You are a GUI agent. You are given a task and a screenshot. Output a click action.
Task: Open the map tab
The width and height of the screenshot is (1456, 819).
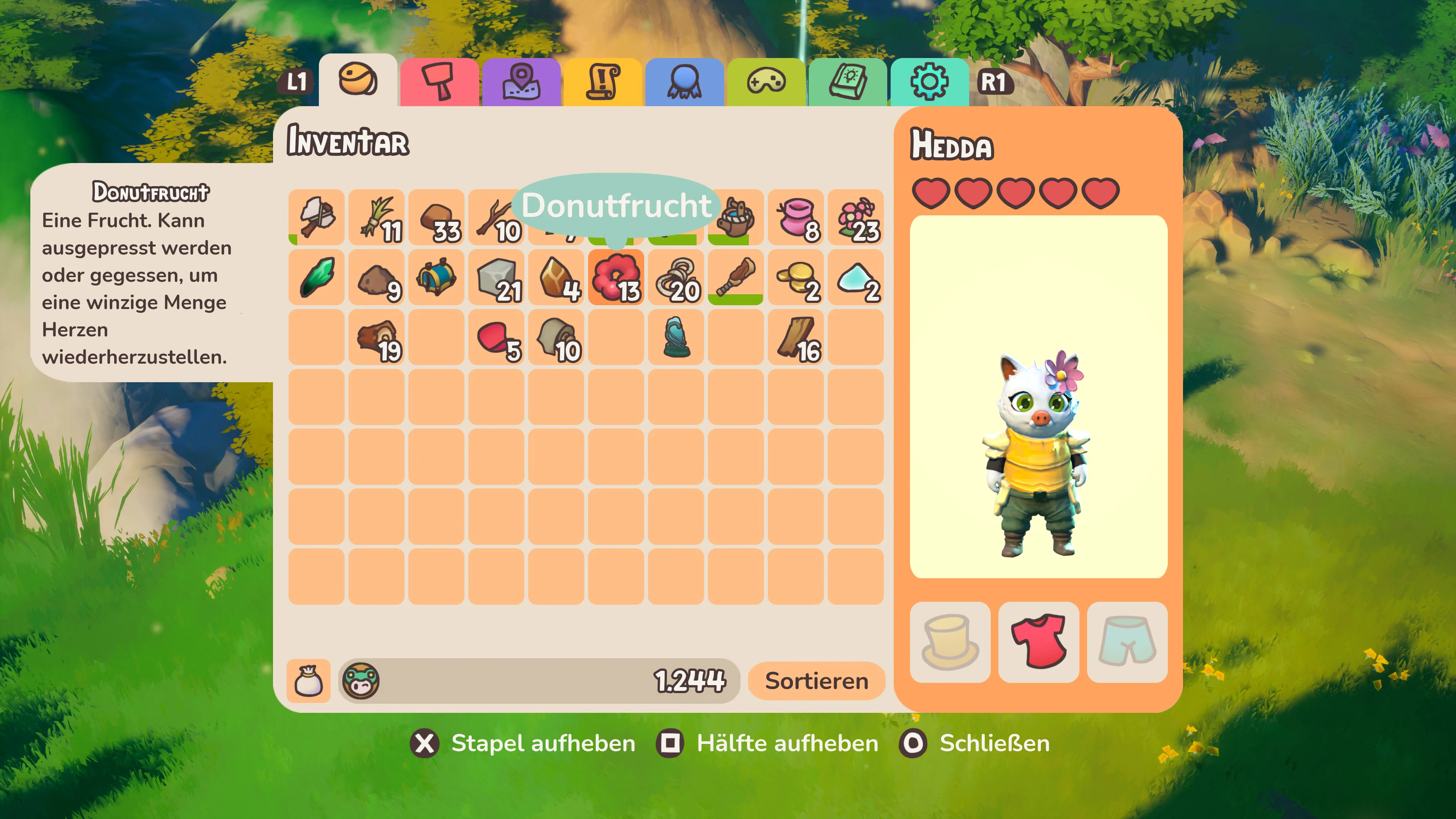(x=521, y=83)
